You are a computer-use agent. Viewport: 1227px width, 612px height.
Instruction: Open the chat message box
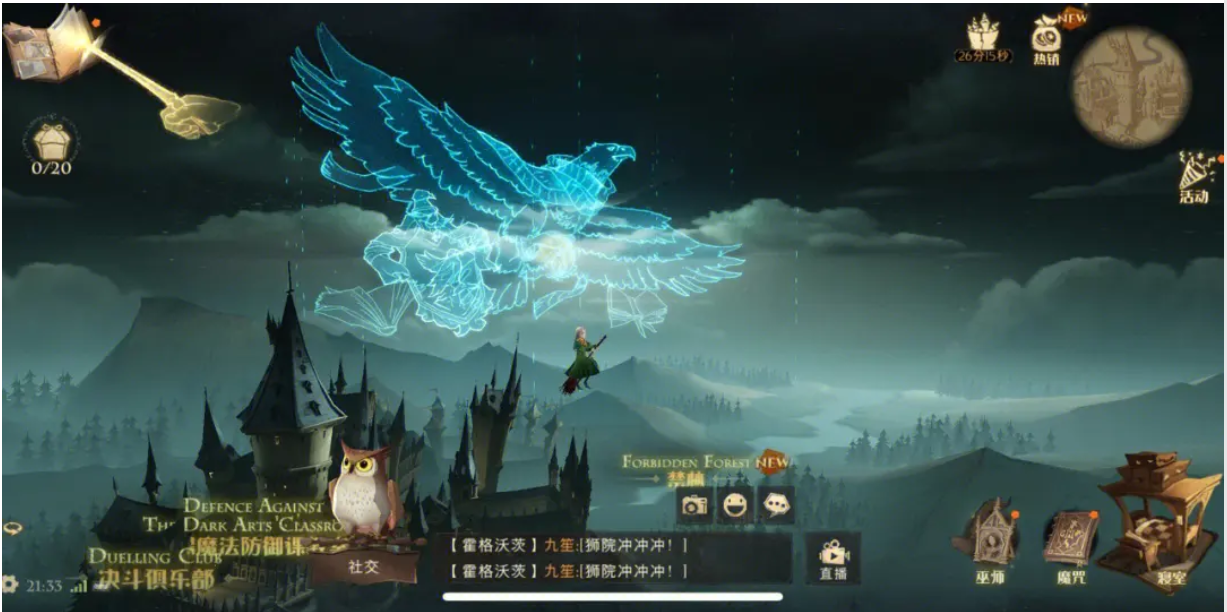tap(616, 558)
